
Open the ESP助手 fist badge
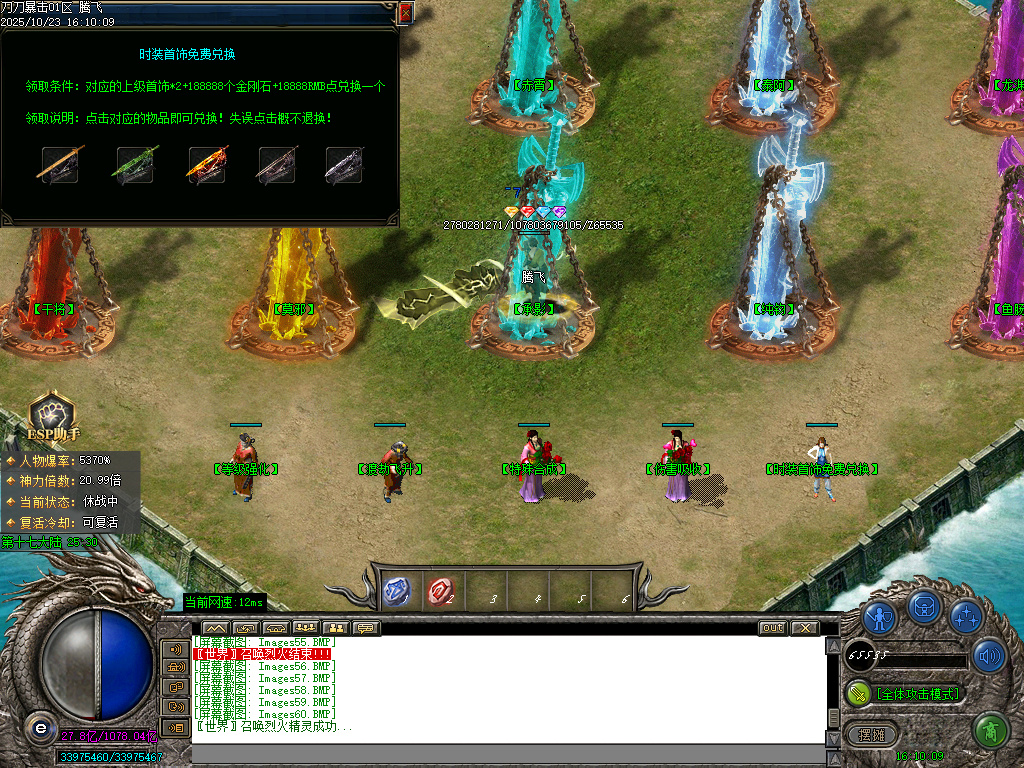50,415
